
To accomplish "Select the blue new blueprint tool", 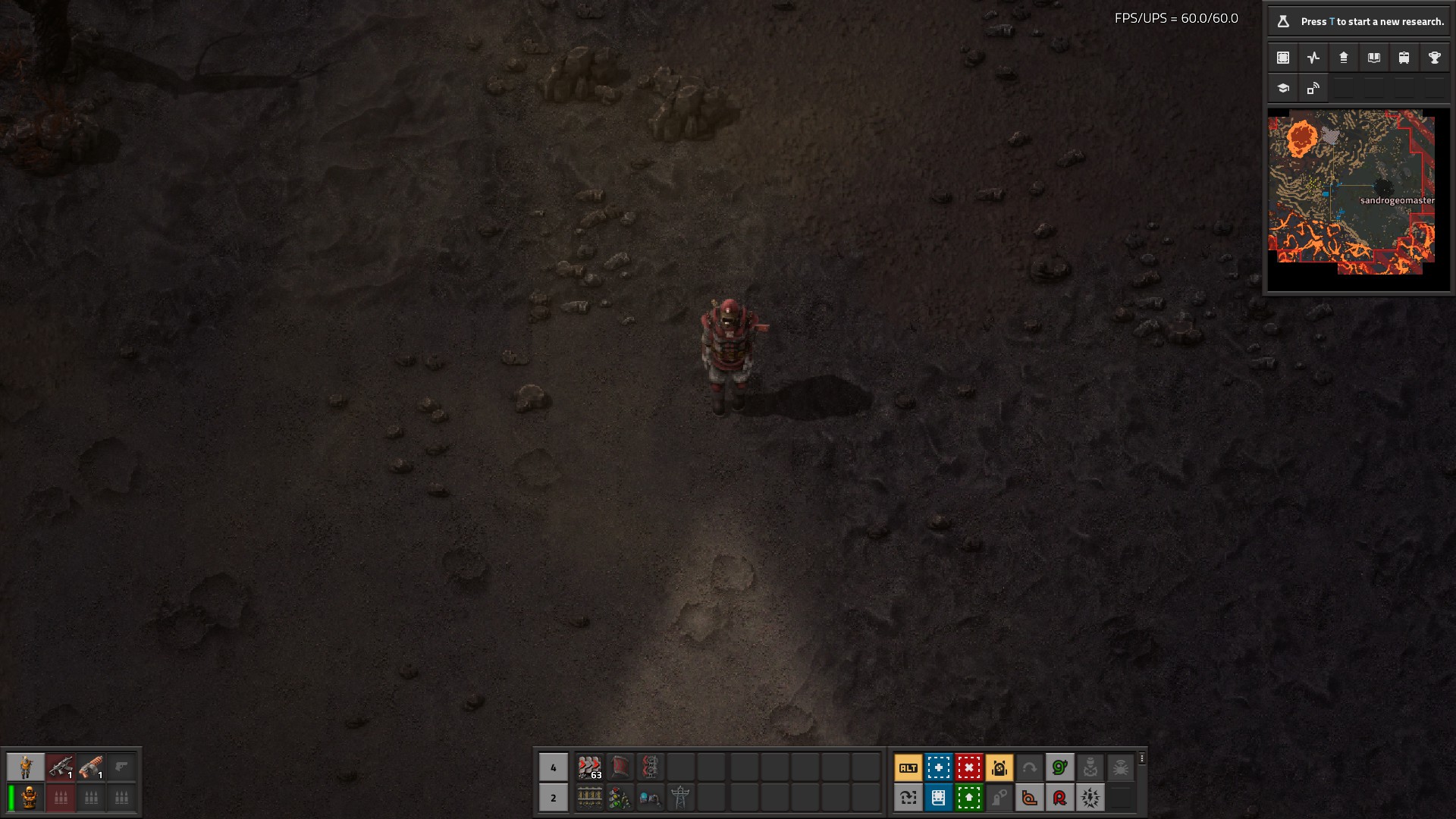I will [938, 767].
